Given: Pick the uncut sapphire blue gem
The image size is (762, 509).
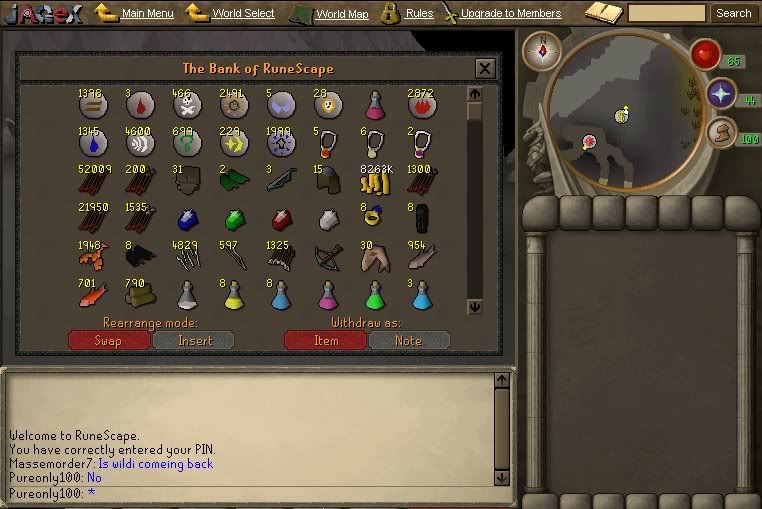Looking at the screenshot, I should point(185,219).
